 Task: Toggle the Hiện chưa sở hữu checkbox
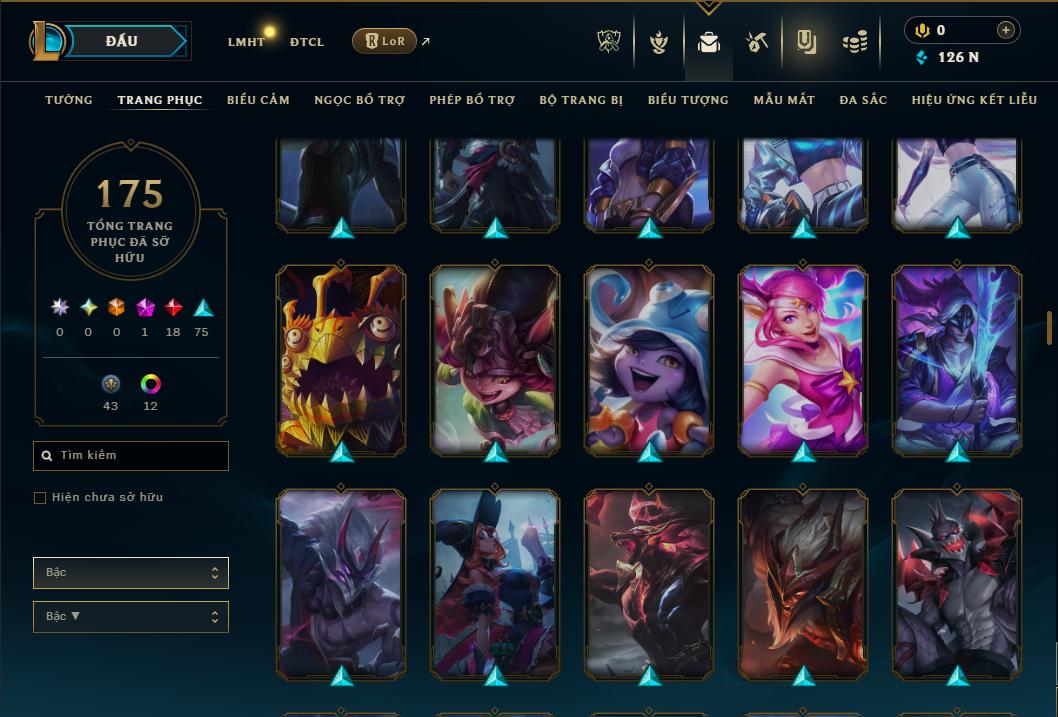pos(40,498)
